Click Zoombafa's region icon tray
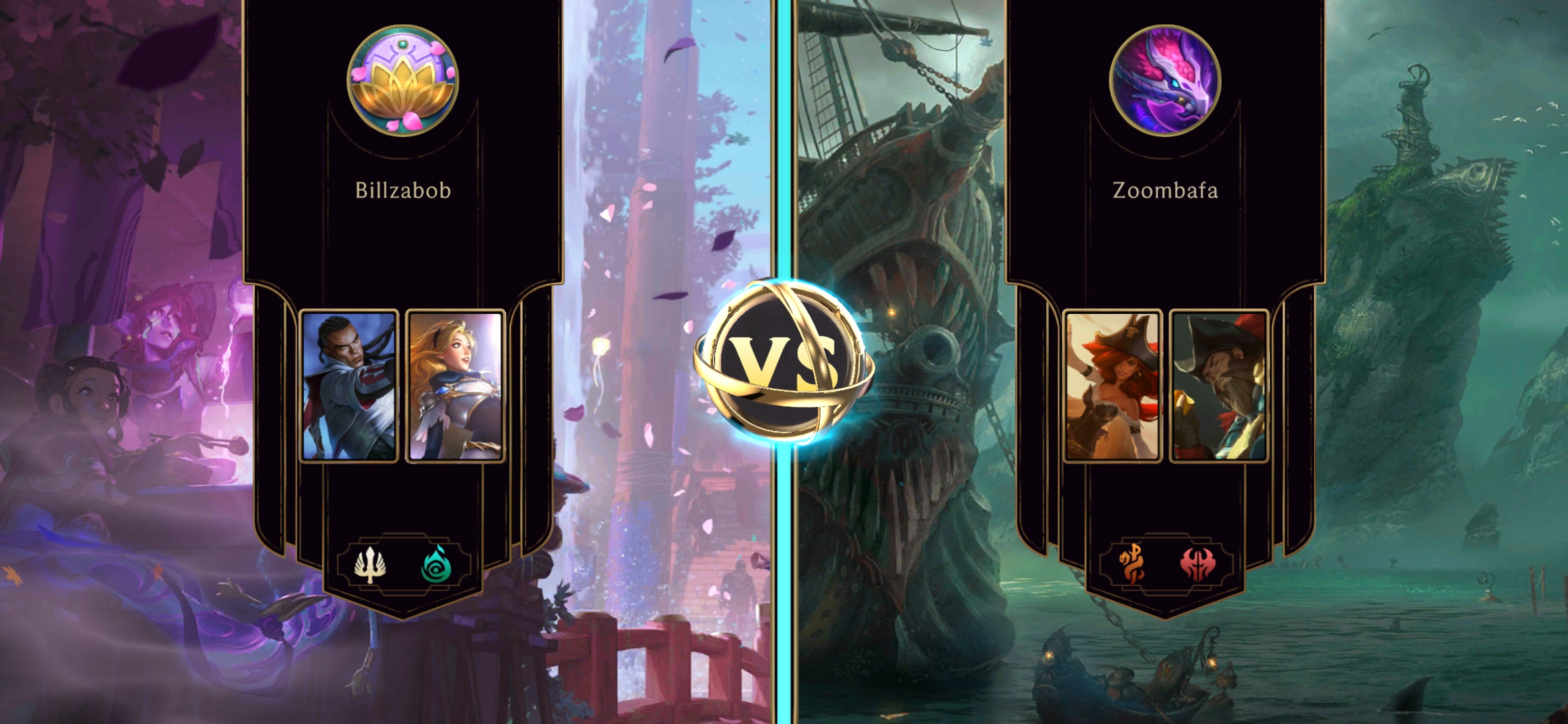Screen dimensions: 1568x724 click(x=1164, y=566)
